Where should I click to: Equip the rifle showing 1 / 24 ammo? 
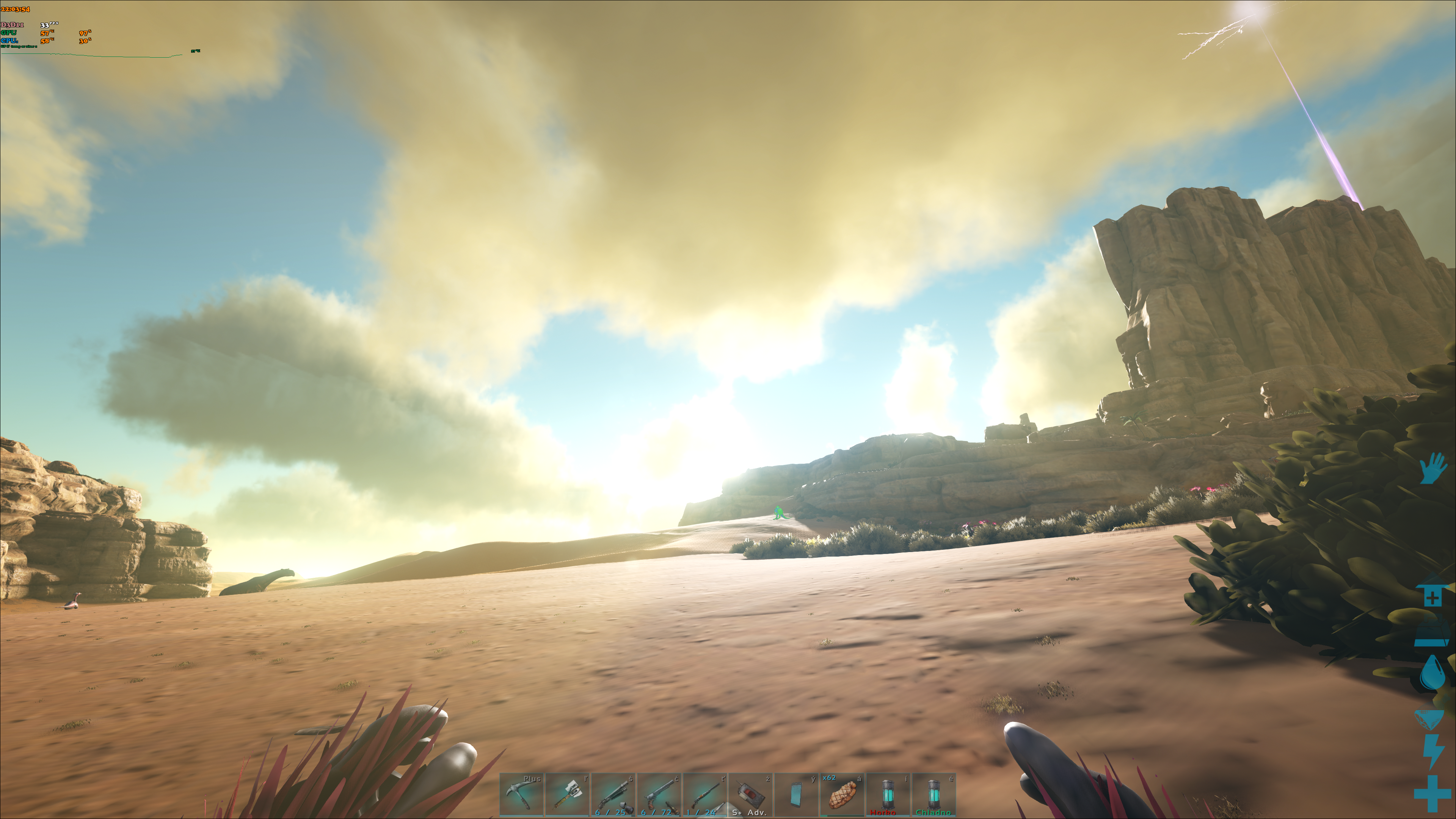pyautogui.click(x=705, y=795)
